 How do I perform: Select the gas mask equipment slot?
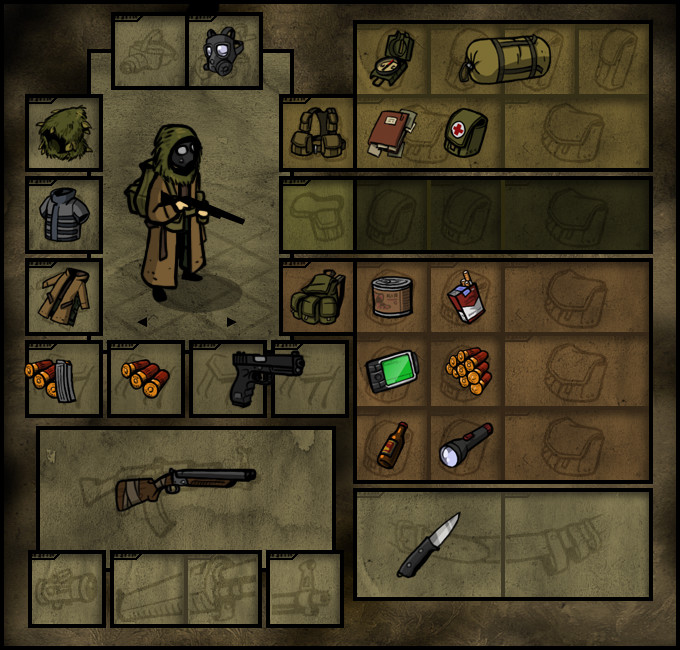click(x=224, y=51)
